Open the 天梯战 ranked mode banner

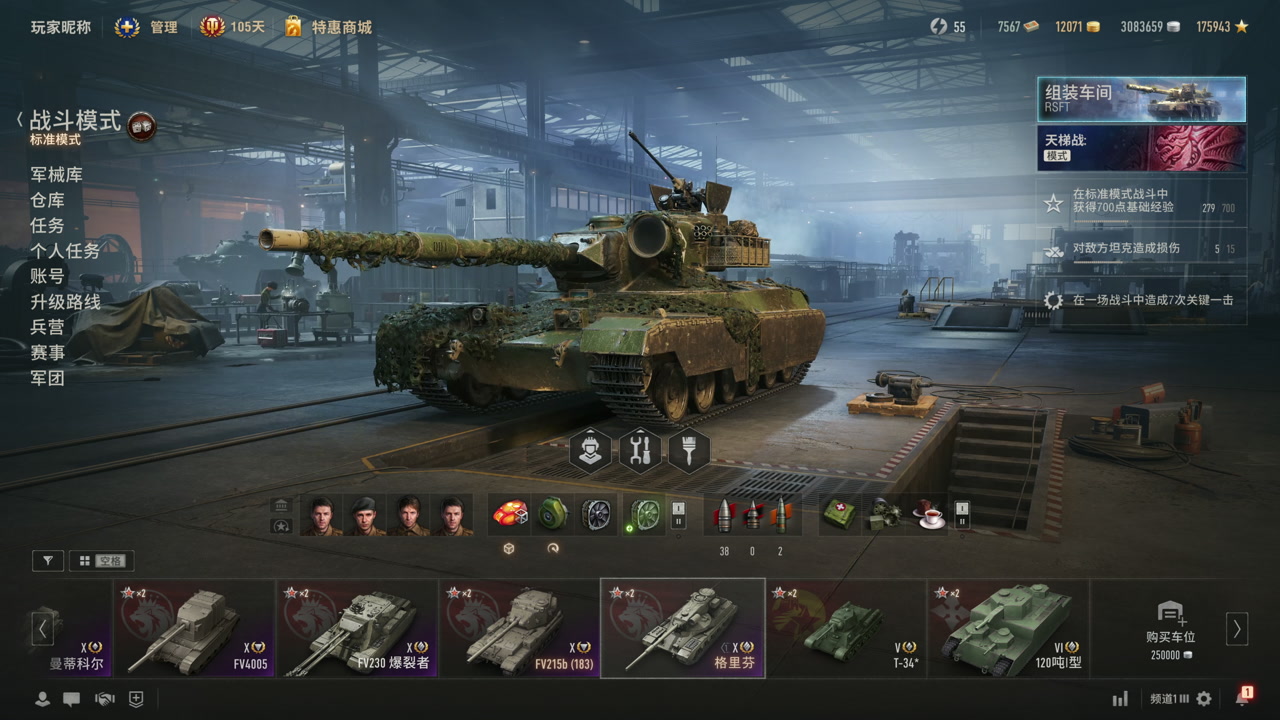pos(1141,148)
